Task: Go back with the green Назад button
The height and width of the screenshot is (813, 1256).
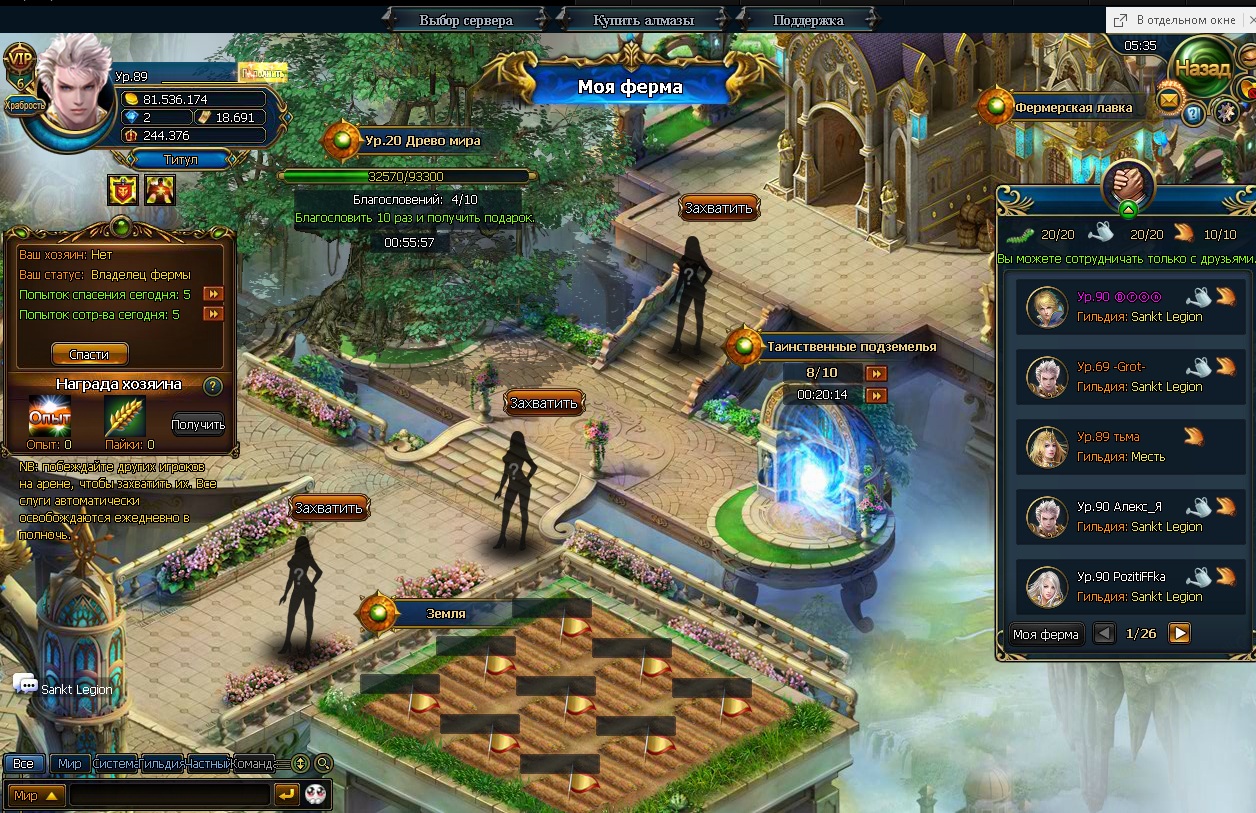Action: pos(1202,70)
